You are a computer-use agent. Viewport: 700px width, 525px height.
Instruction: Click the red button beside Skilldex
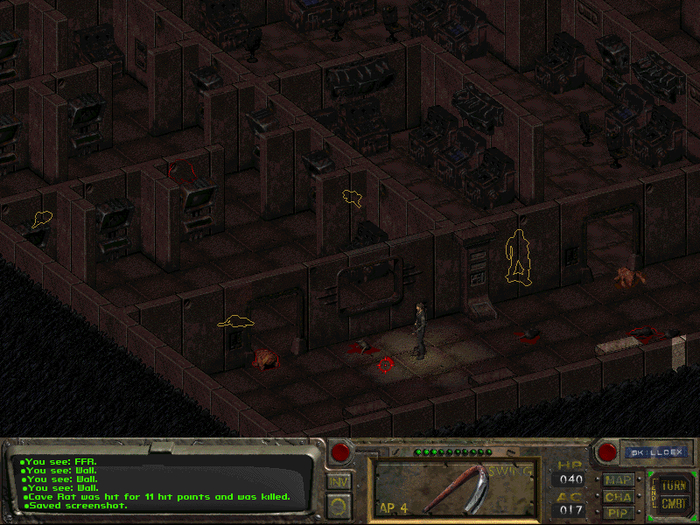(605, 452)
